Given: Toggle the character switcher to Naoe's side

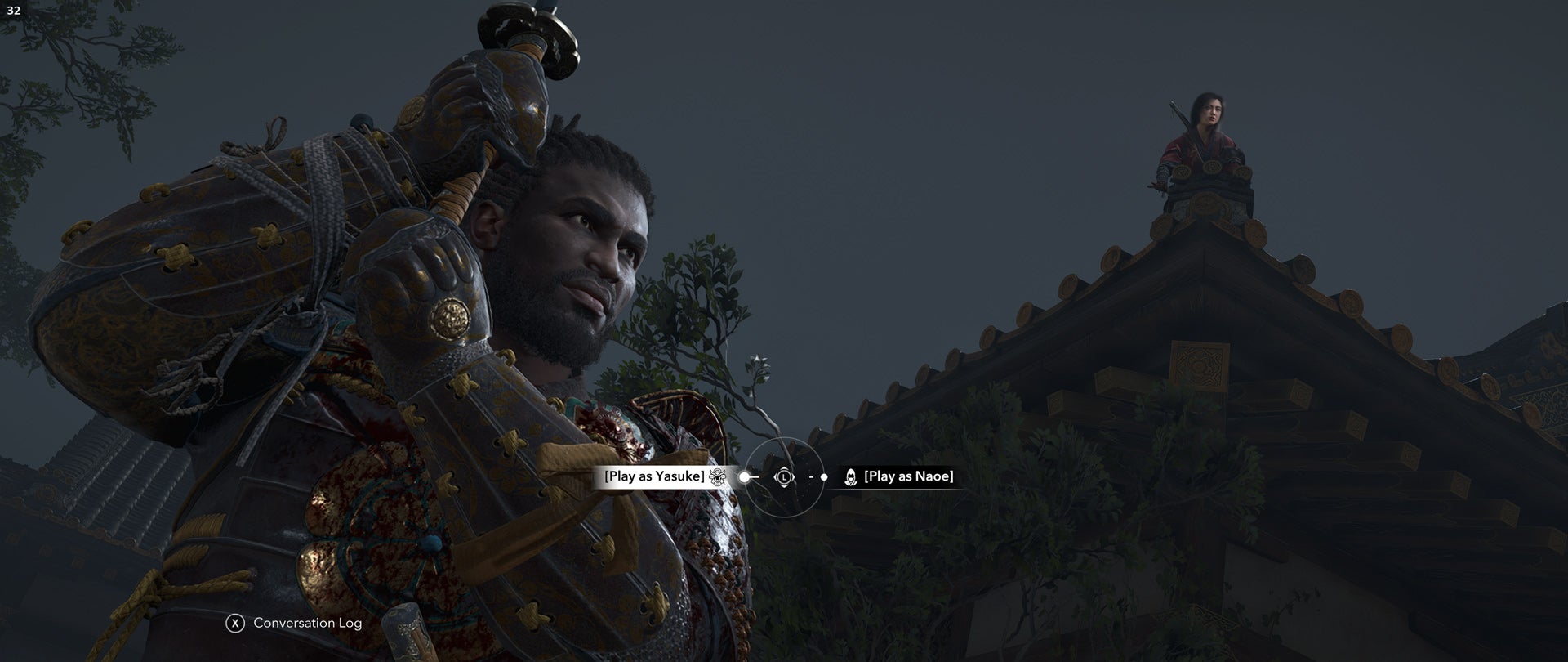Looking at the screenshot, I should (x=824, y=476).
